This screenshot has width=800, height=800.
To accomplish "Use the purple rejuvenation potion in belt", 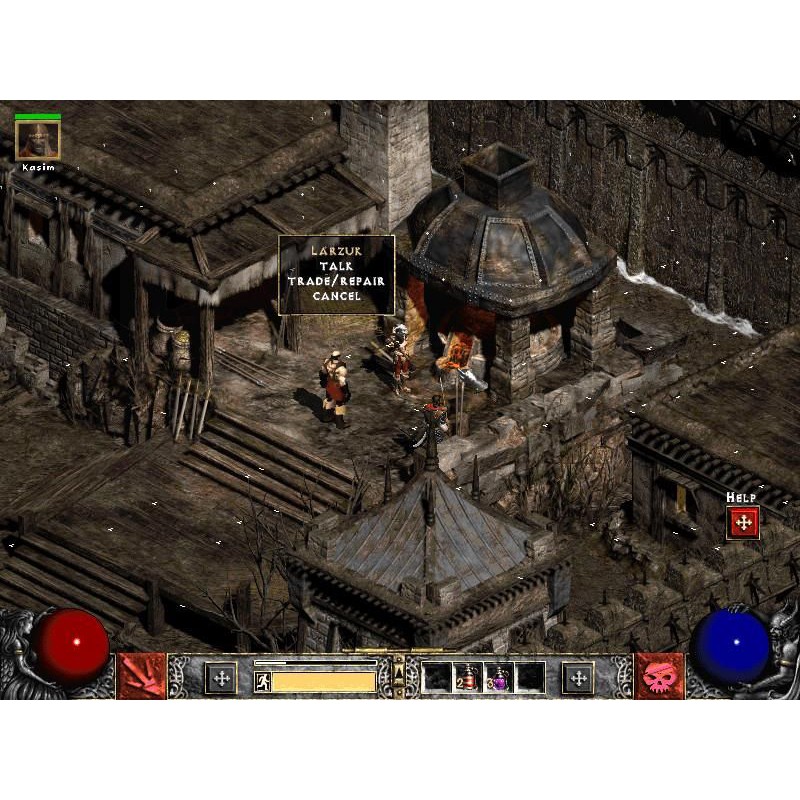I will tap(499, 677).
